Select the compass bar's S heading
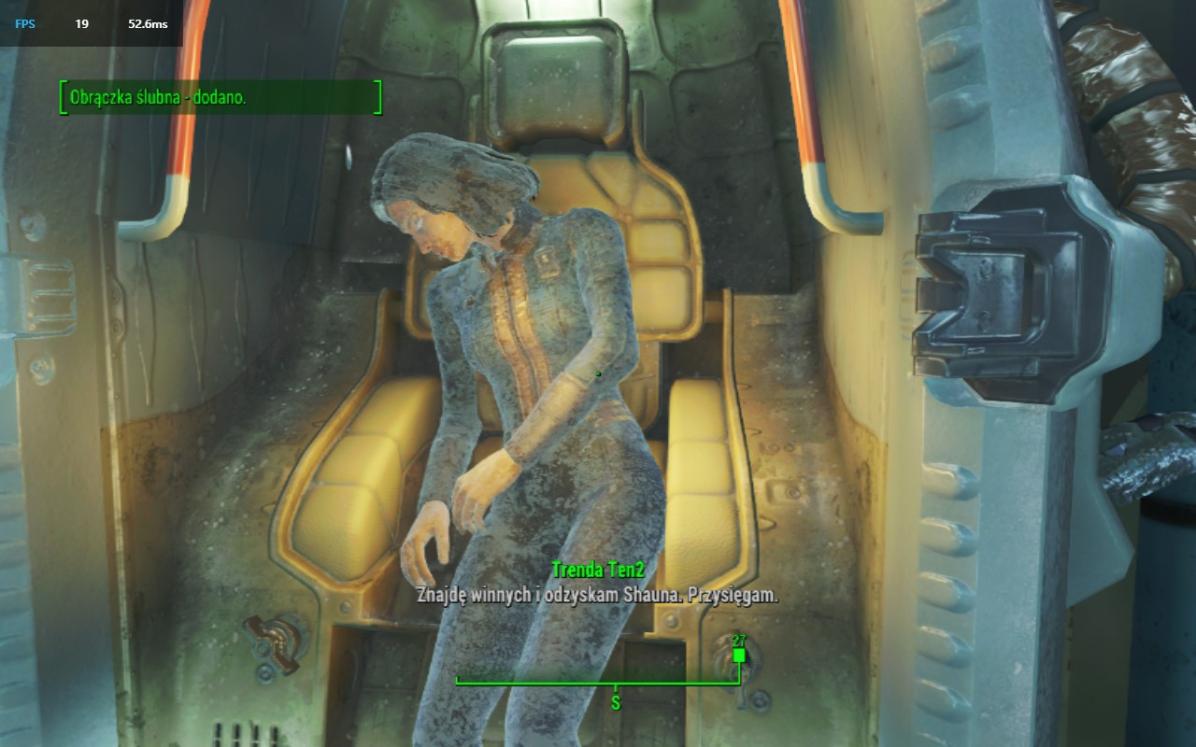Screen dimensions: 1196x747 pos(615,703)
